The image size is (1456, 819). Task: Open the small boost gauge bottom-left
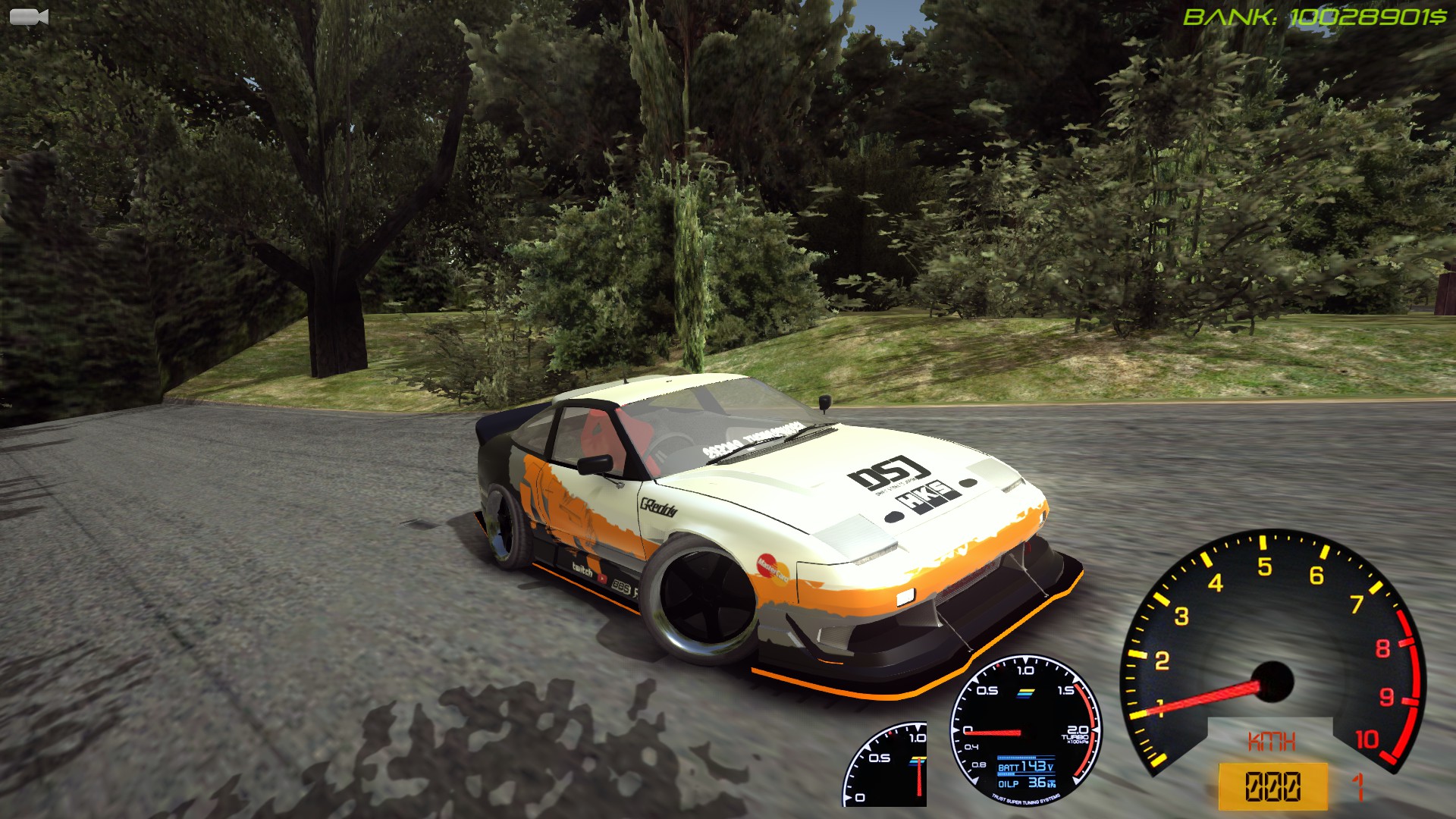(x=887, y=766)
